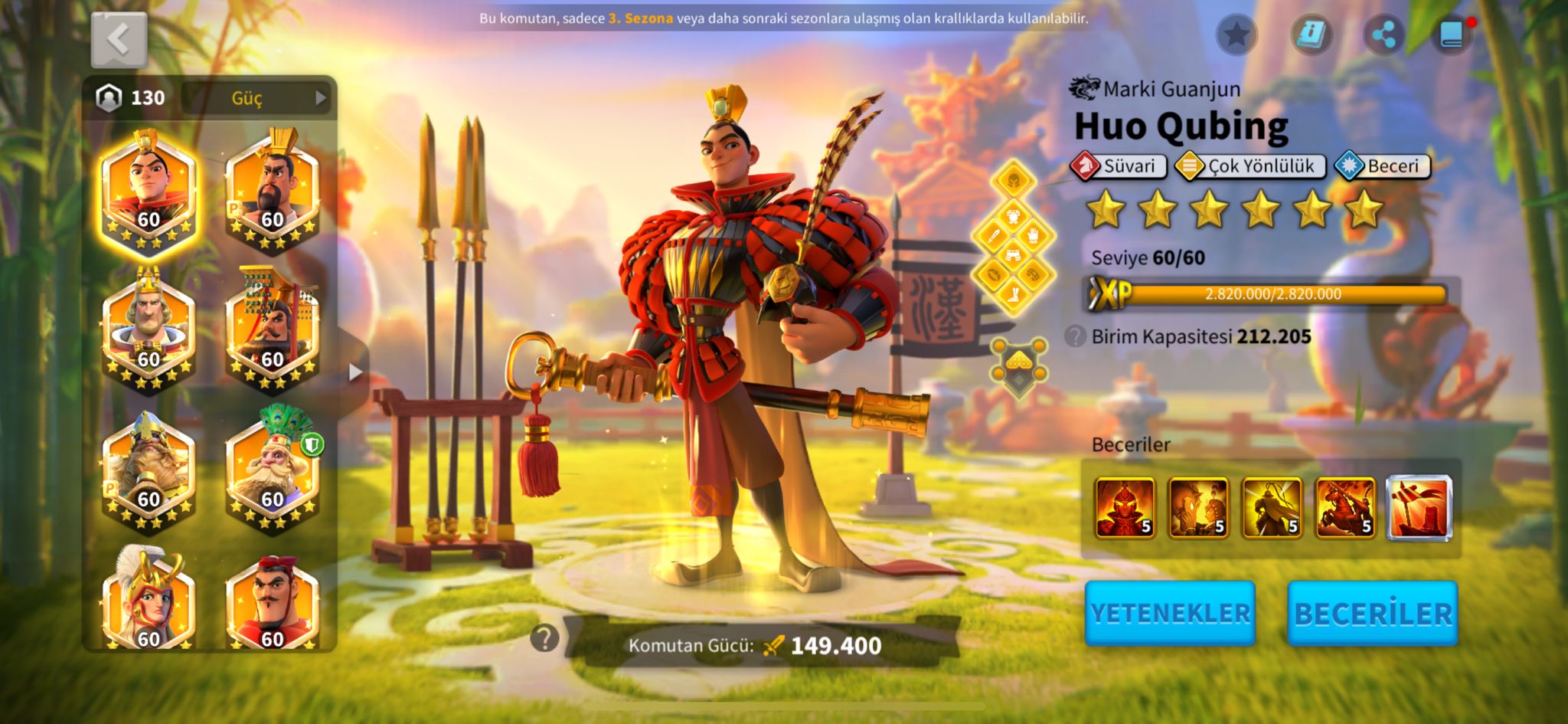Show Birim Kapasitesi help tooltip
This screenshot has width=1568, height=724.
click(x=1075, y=336)
